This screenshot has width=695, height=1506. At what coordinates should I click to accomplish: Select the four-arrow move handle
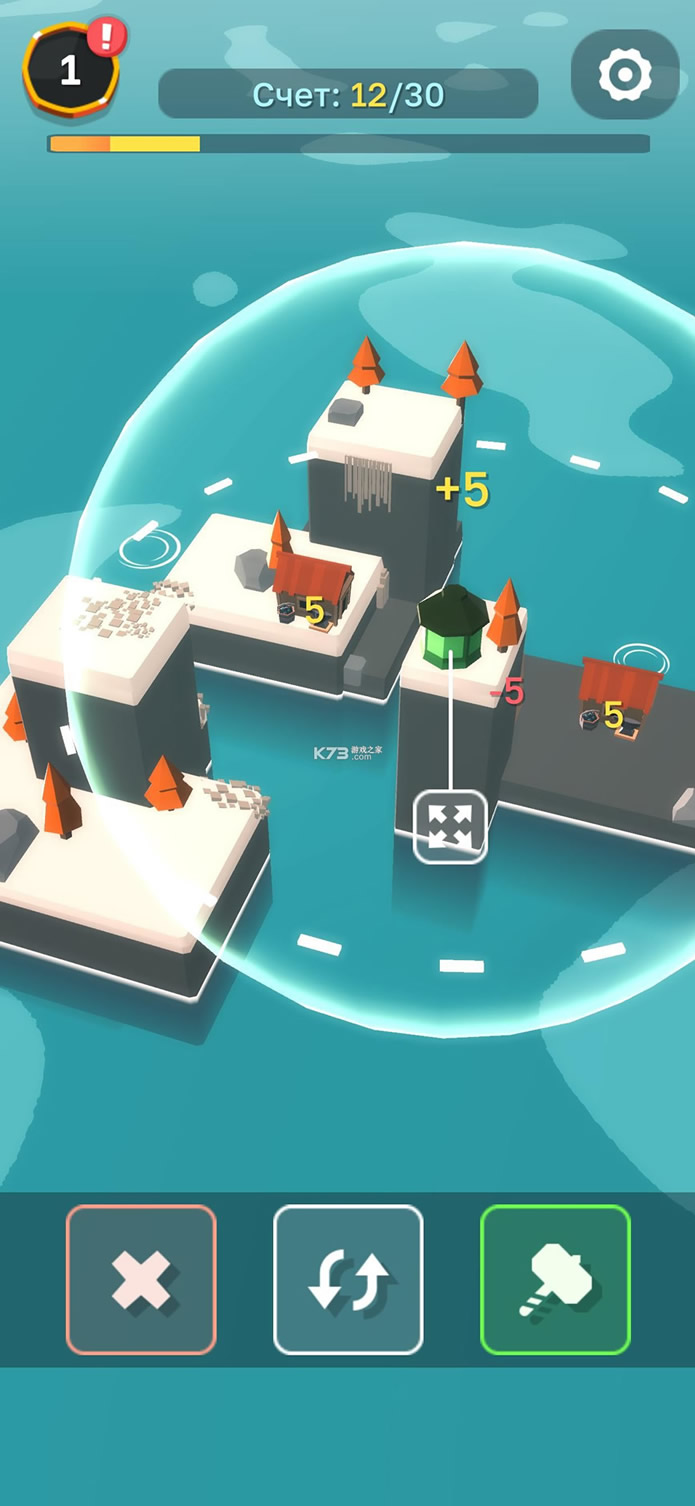click(450, 826)
